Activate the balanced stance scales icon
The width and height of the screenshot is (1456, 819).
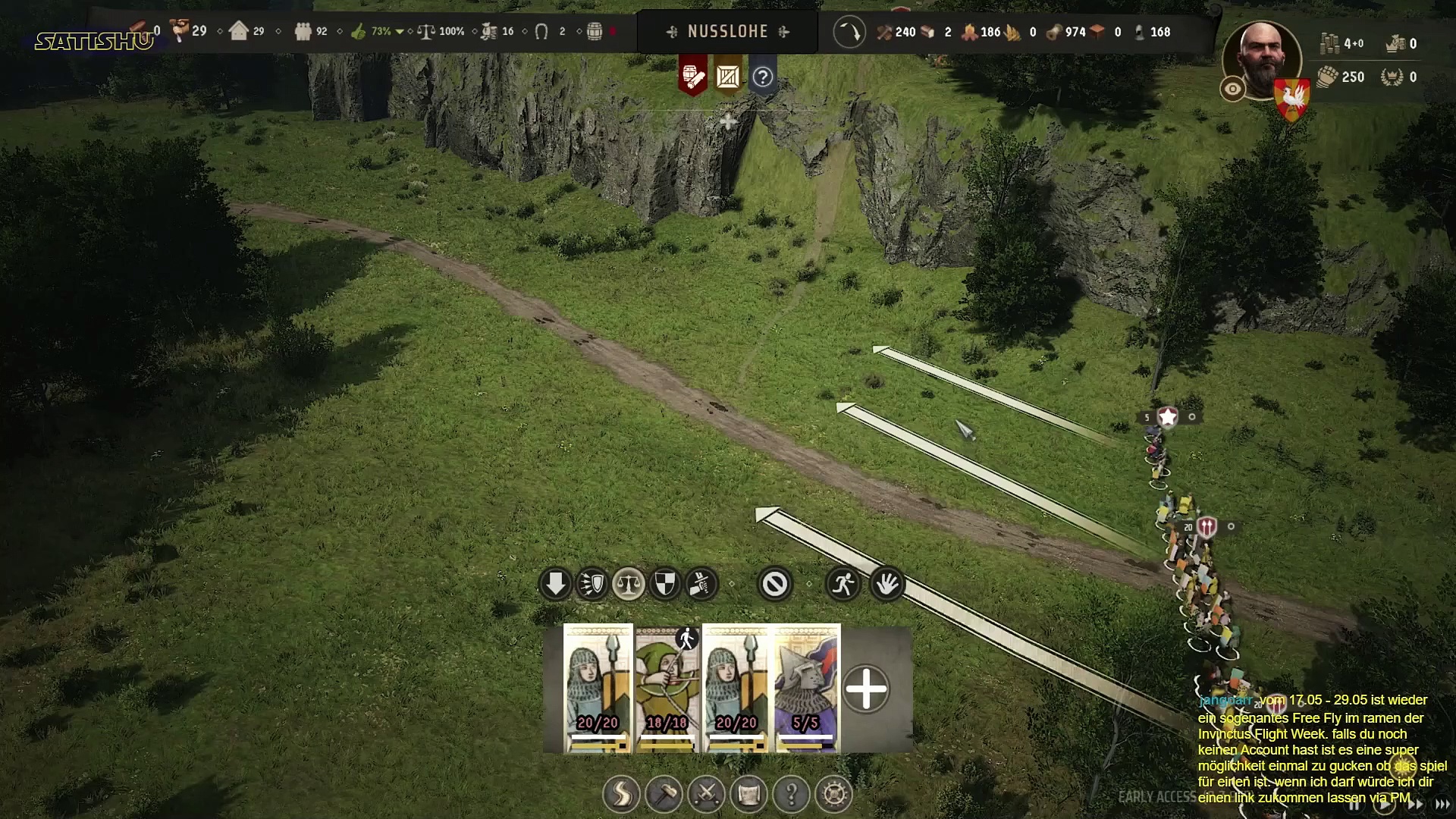pyautogui.click(x=629, y=585)
